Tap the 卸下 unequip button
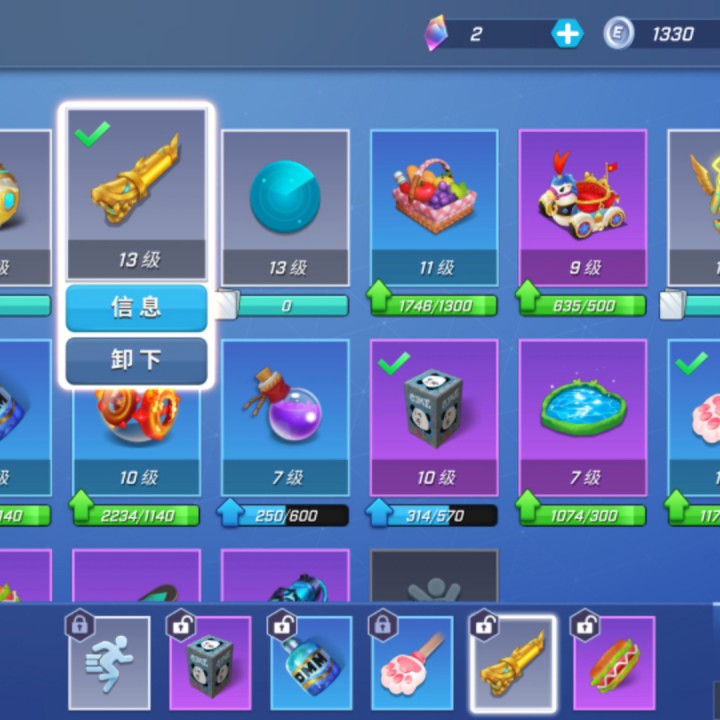This screenshot has height=720, width=720. tap(136, 360)
